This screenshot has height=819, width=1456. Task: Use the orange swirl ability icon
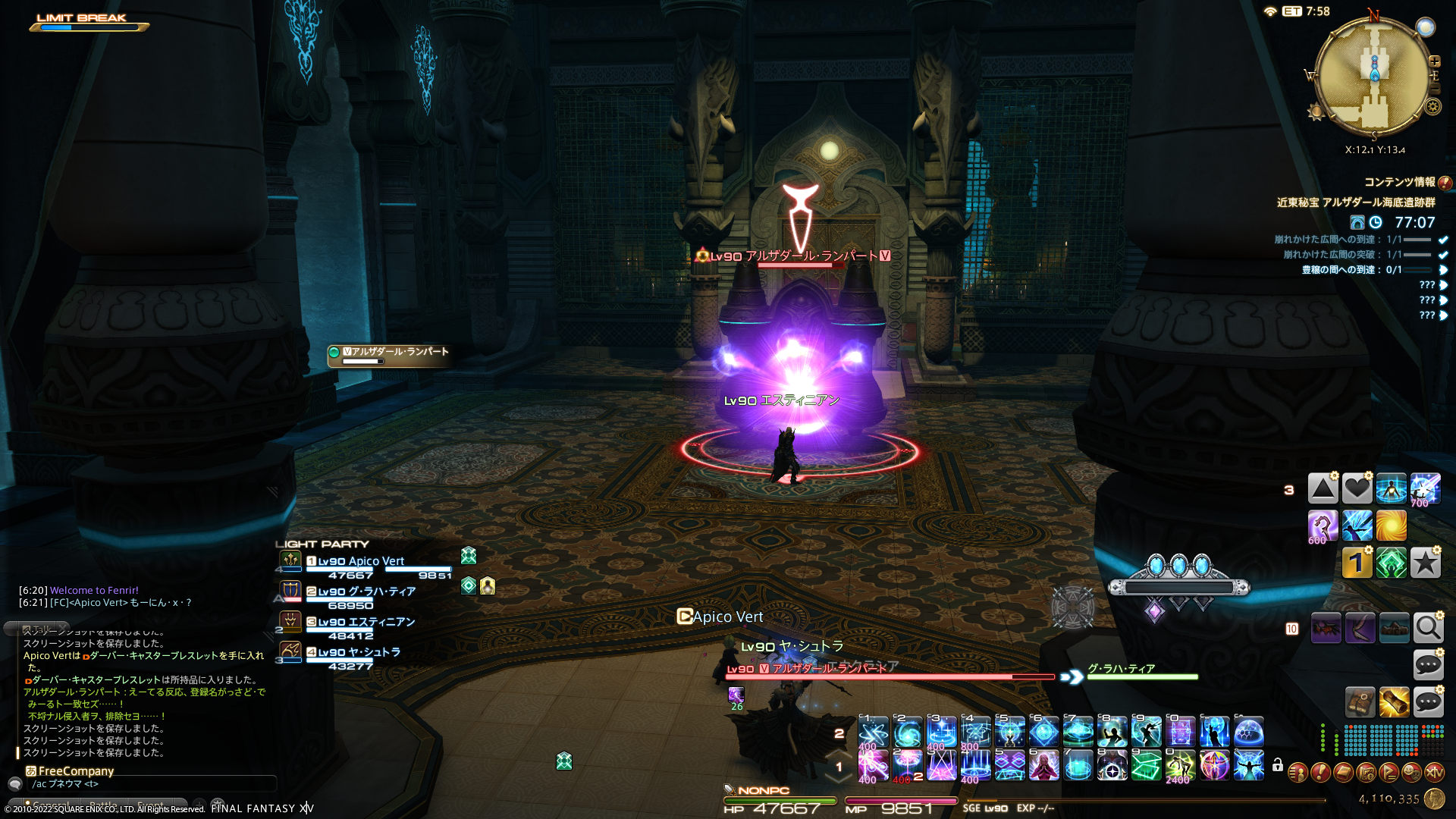(1391, 526)
